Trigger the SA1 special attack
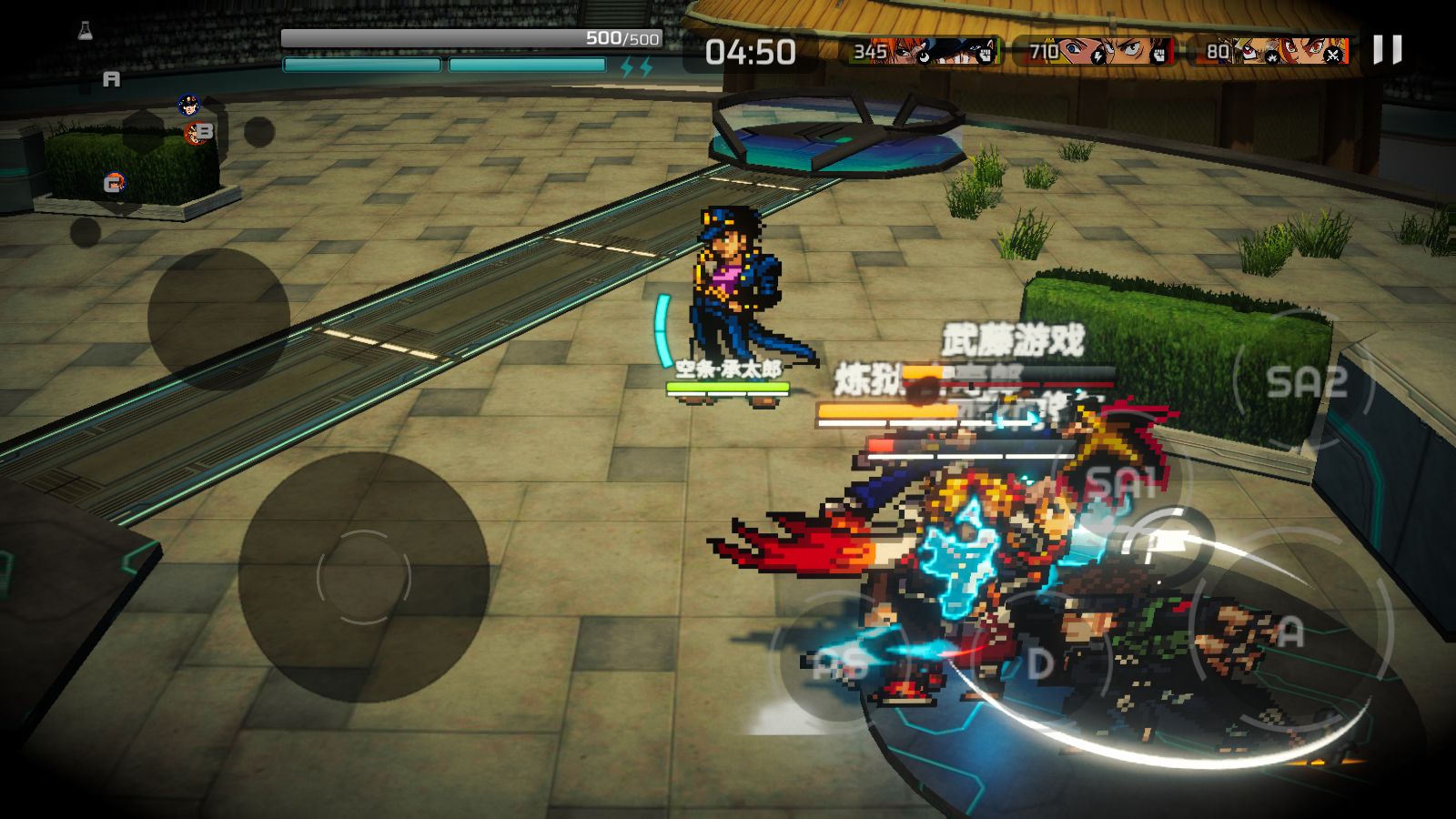Viewport: 1456px width, 819px height. 1121,482
